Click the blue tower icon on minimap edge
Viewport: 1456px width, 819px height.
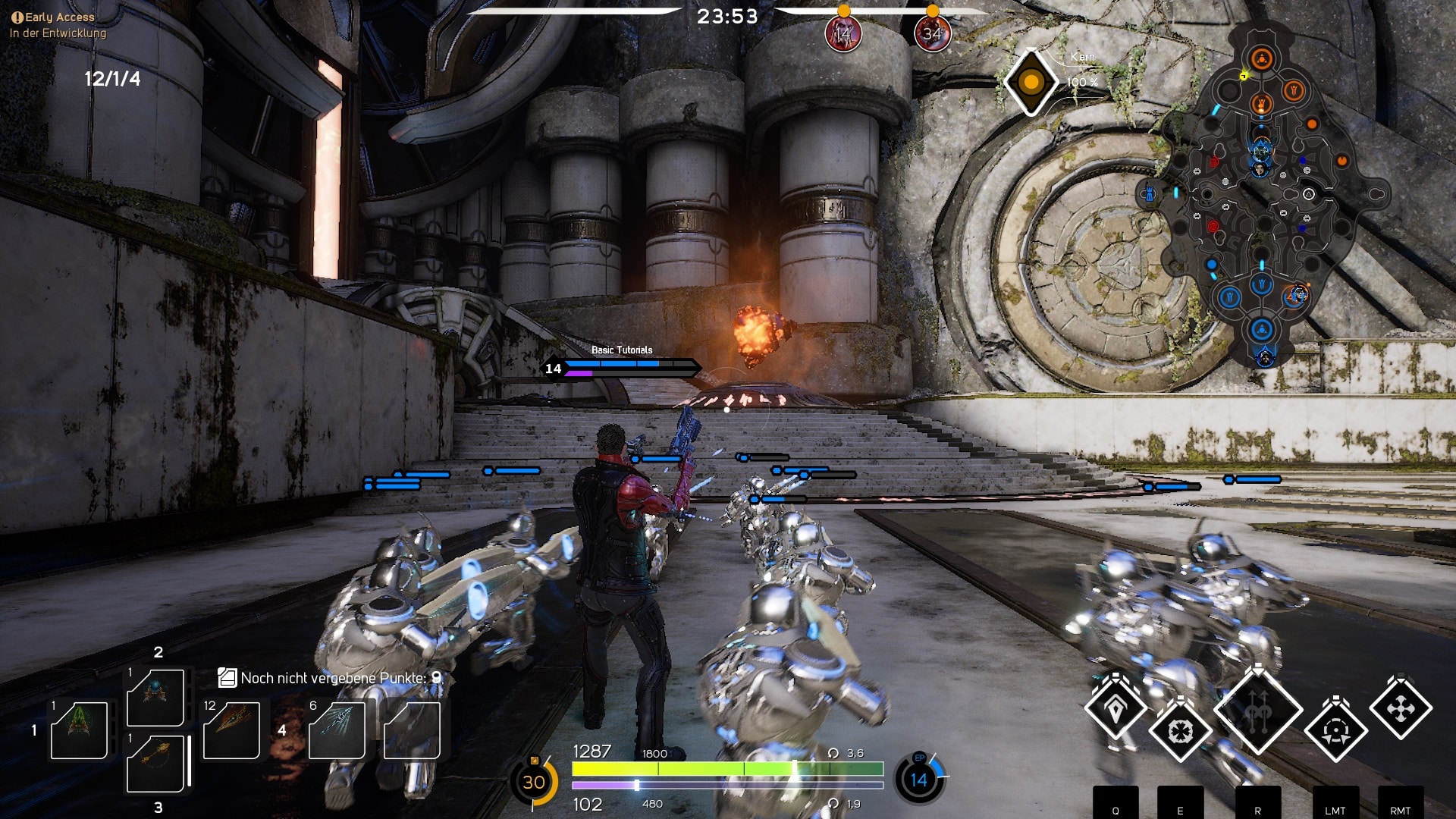coord(1150,195)
